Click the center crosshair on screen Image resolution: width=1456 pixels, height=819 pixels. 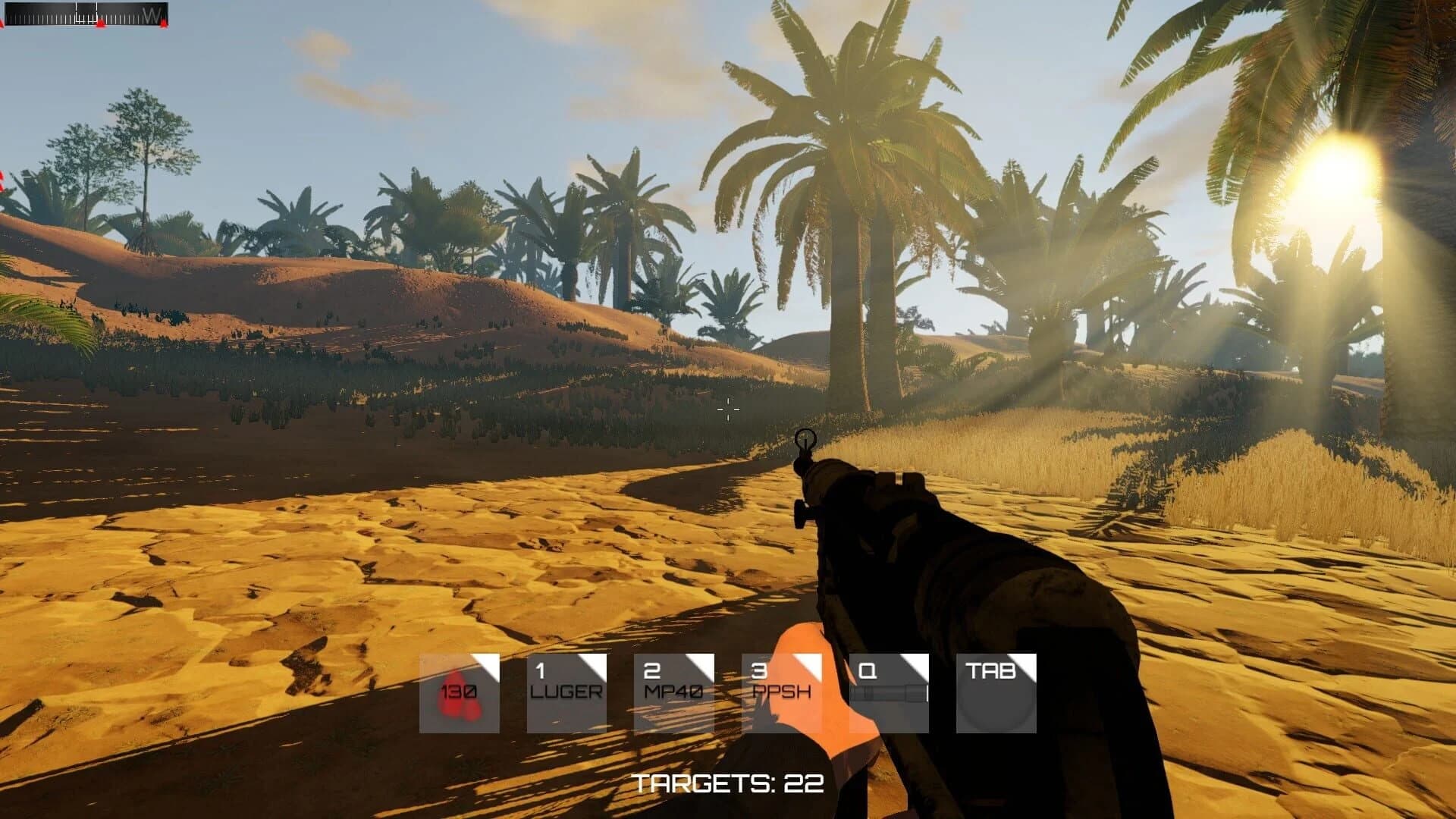(x=726, y=409)
